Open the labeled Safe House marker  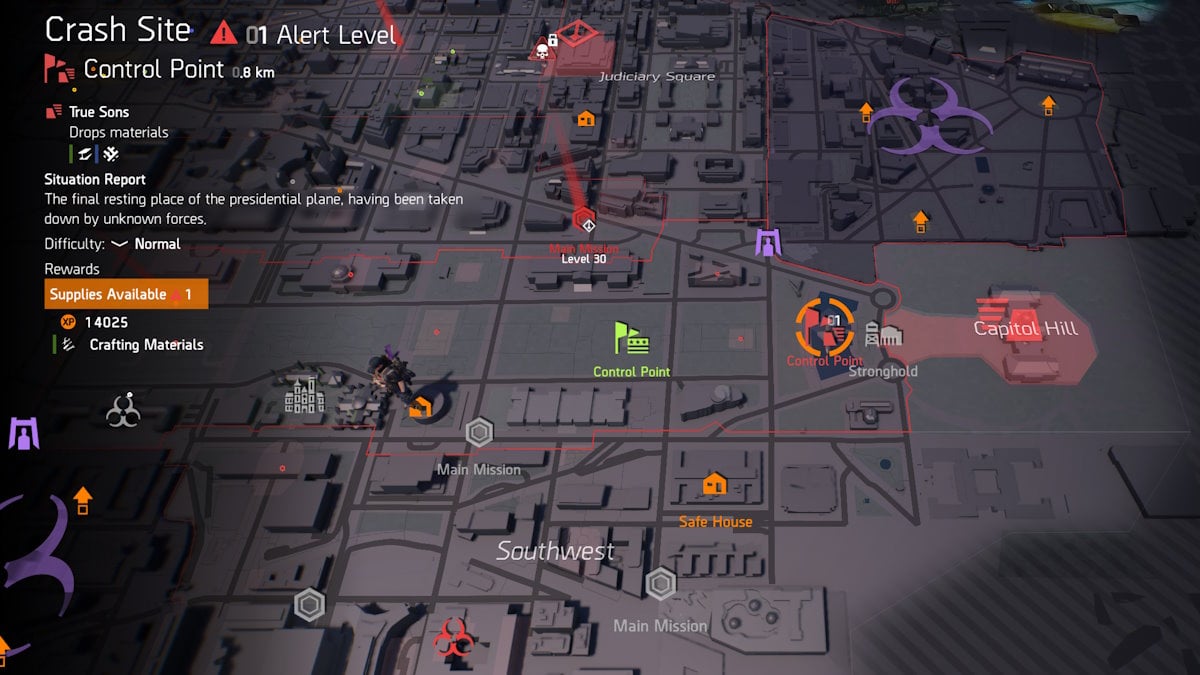(x=714, y=485)
